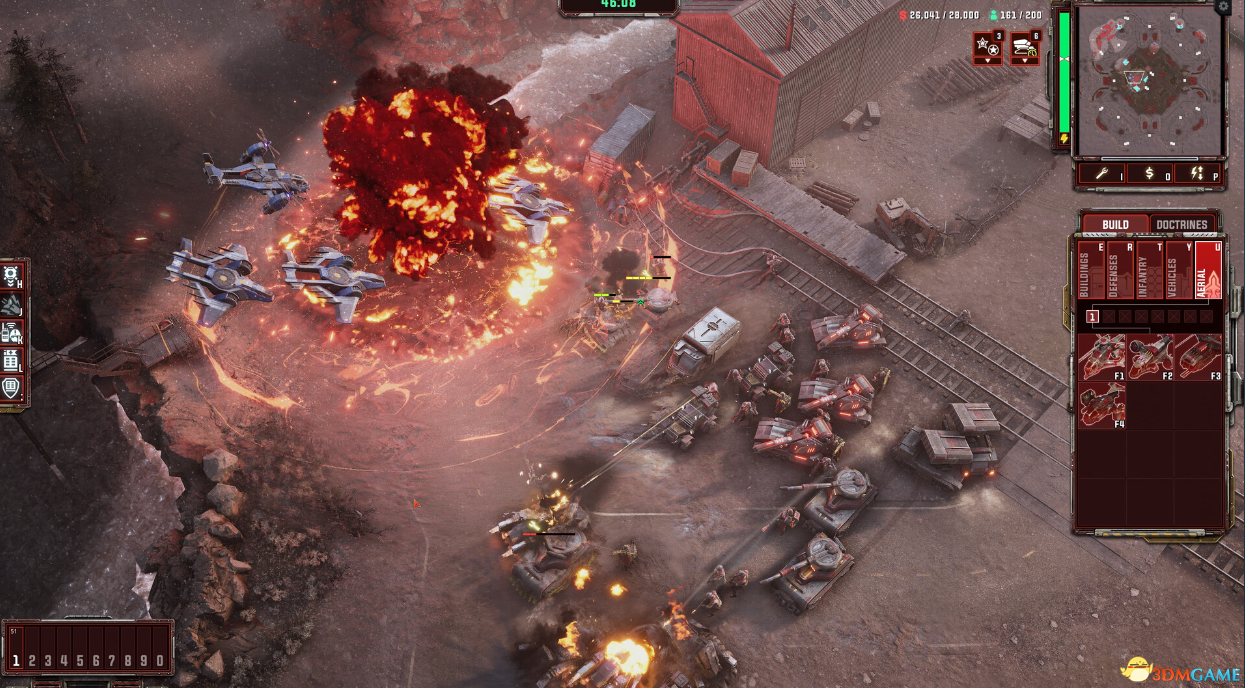1245x688 pixels.
Task: Open the Build tab
Action: click(x=1115, y=224)
